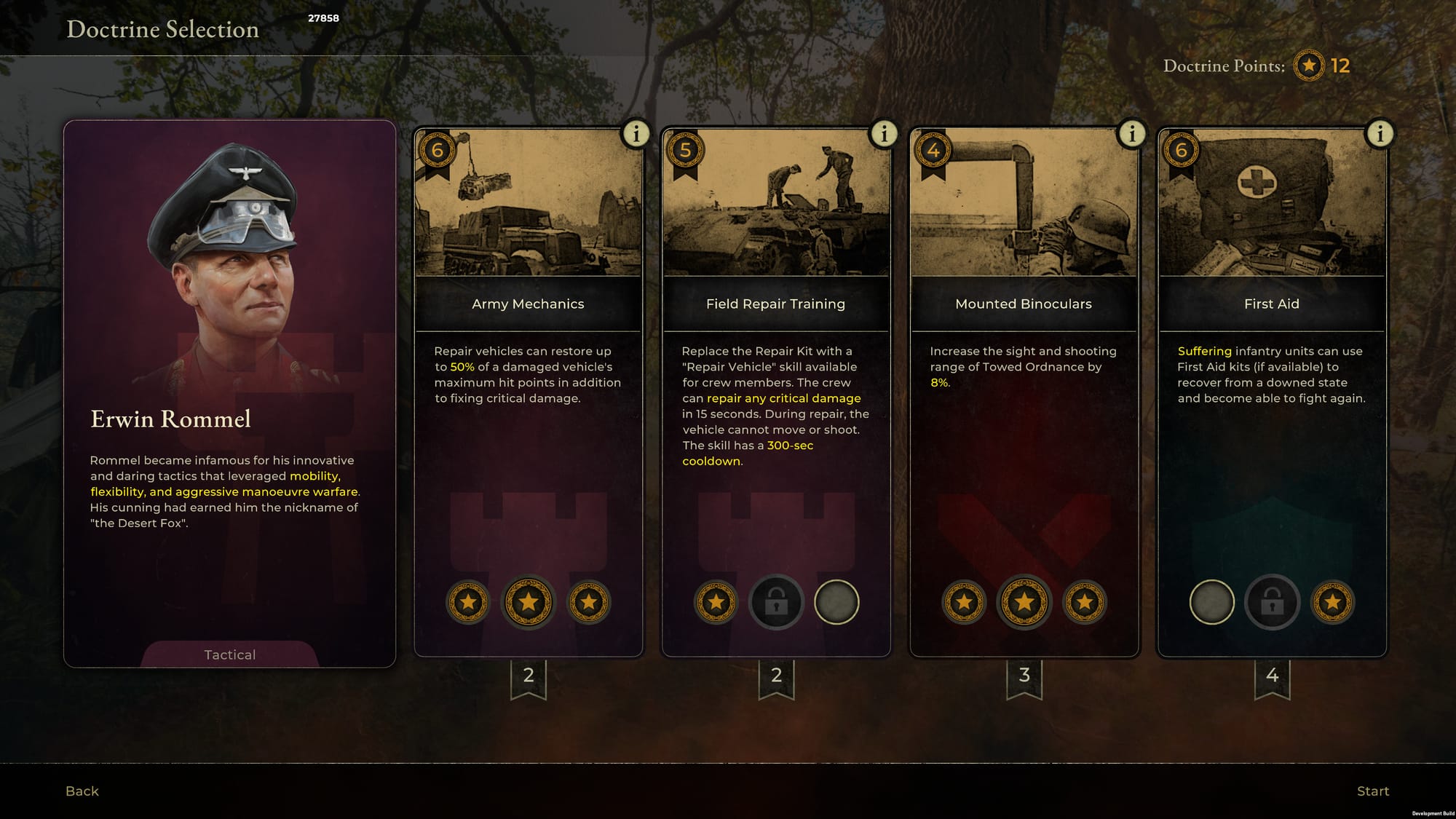Select the Army Mechanics doctrine card

point(528,304)
